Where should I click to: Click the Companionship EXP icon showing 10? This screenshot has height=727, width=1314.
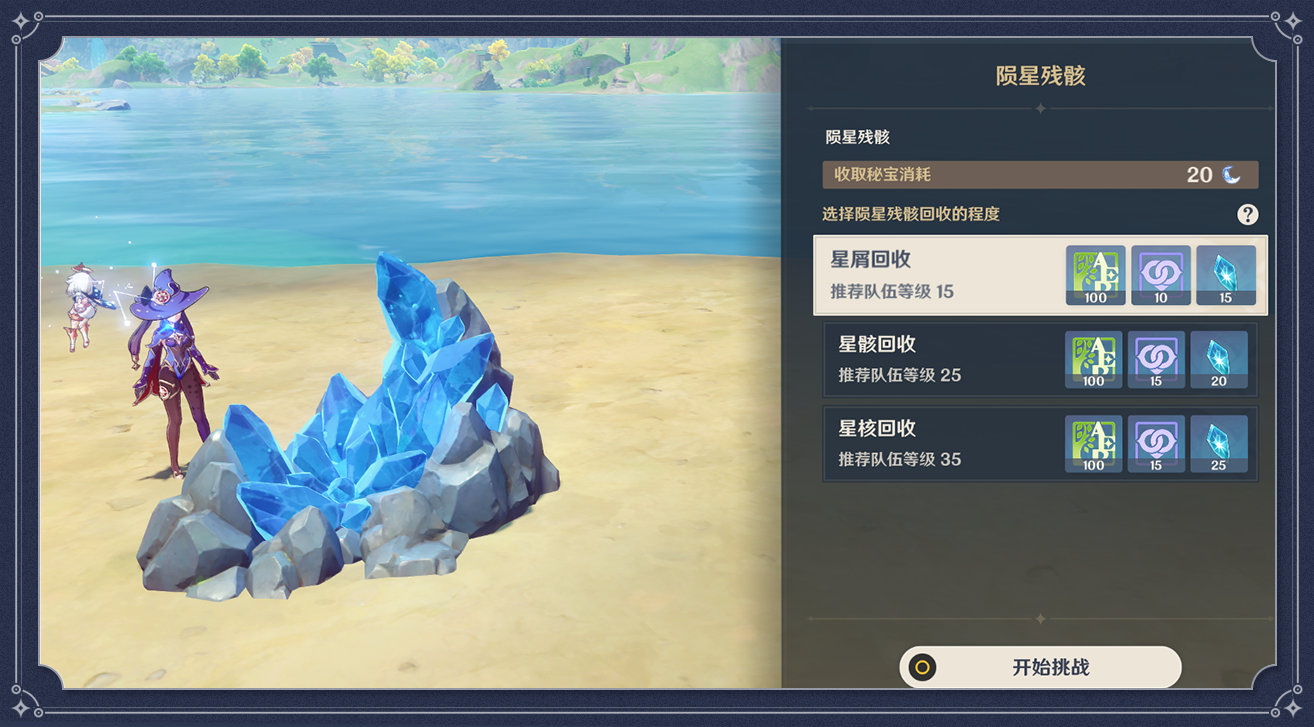[x=1160, y=274]
